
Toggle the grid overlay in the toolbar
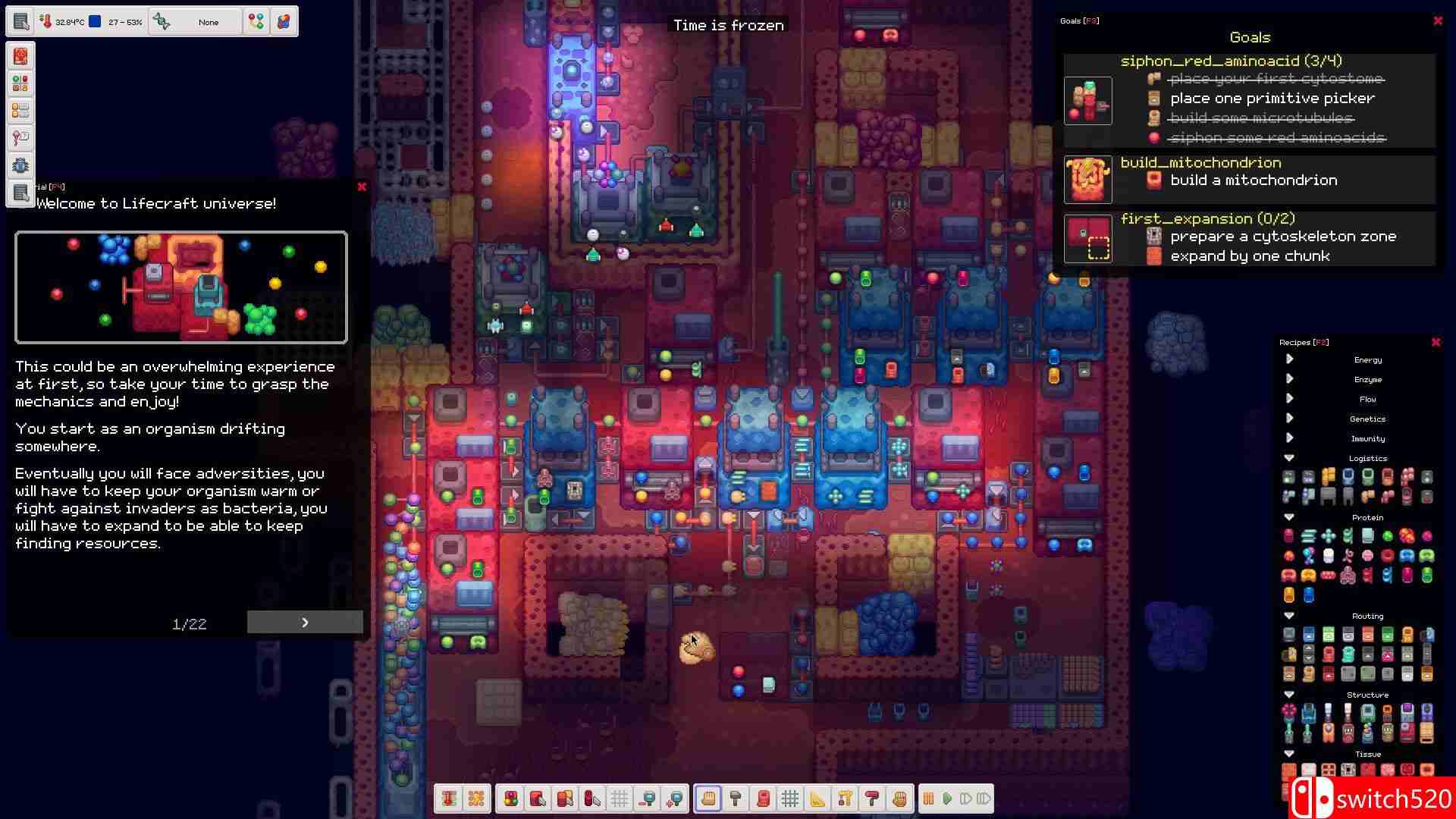pos(620,798)
